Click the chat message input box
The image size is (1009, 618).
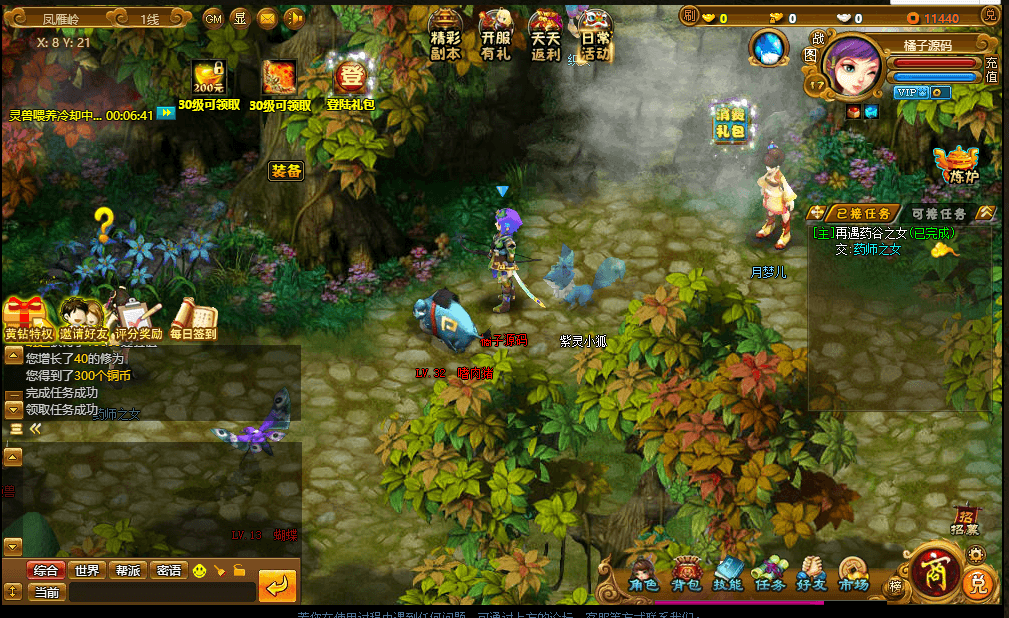[160, 592]
